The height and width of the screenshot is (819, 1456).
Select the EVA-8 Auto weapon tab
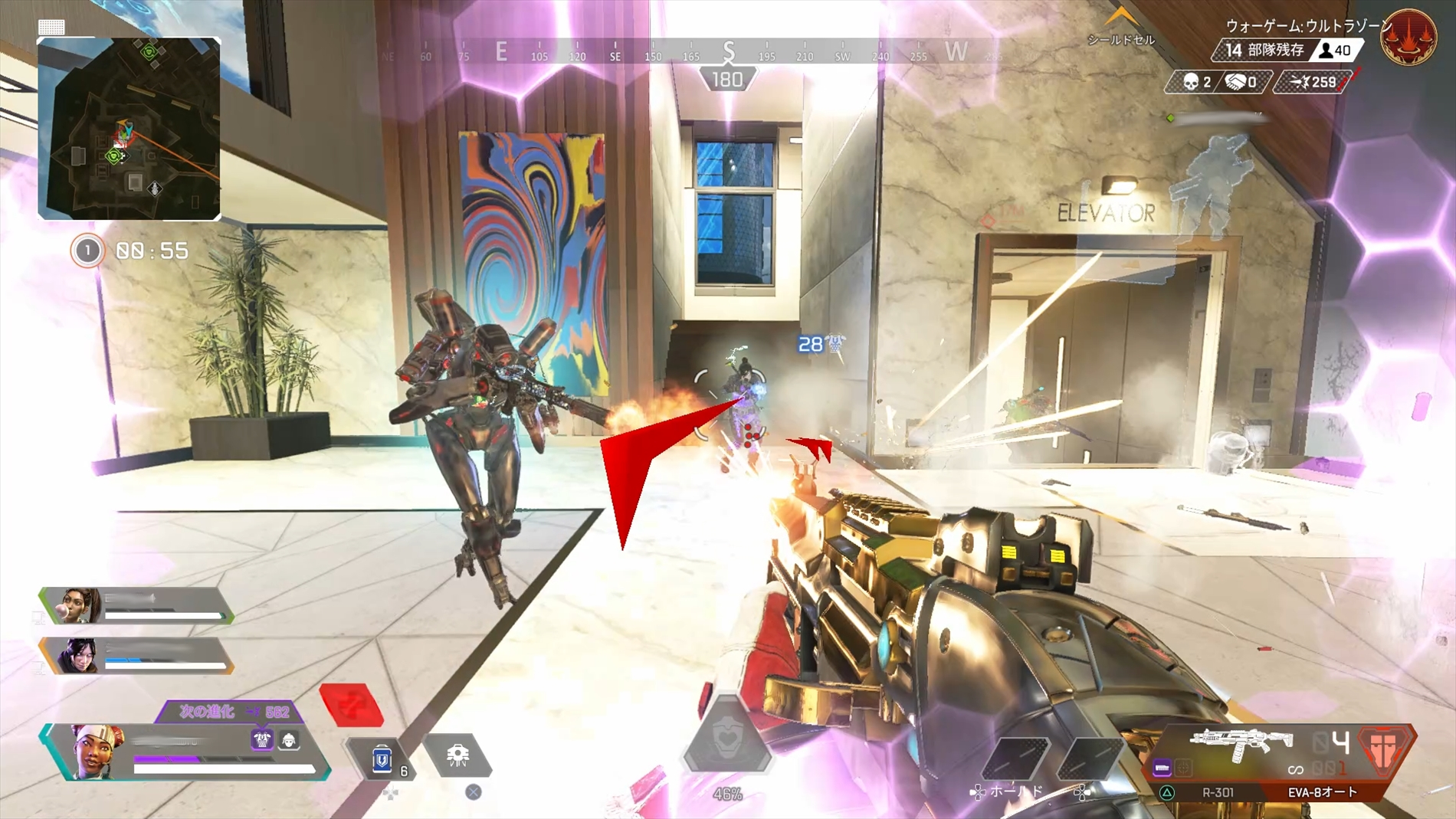coord(1322,792)
